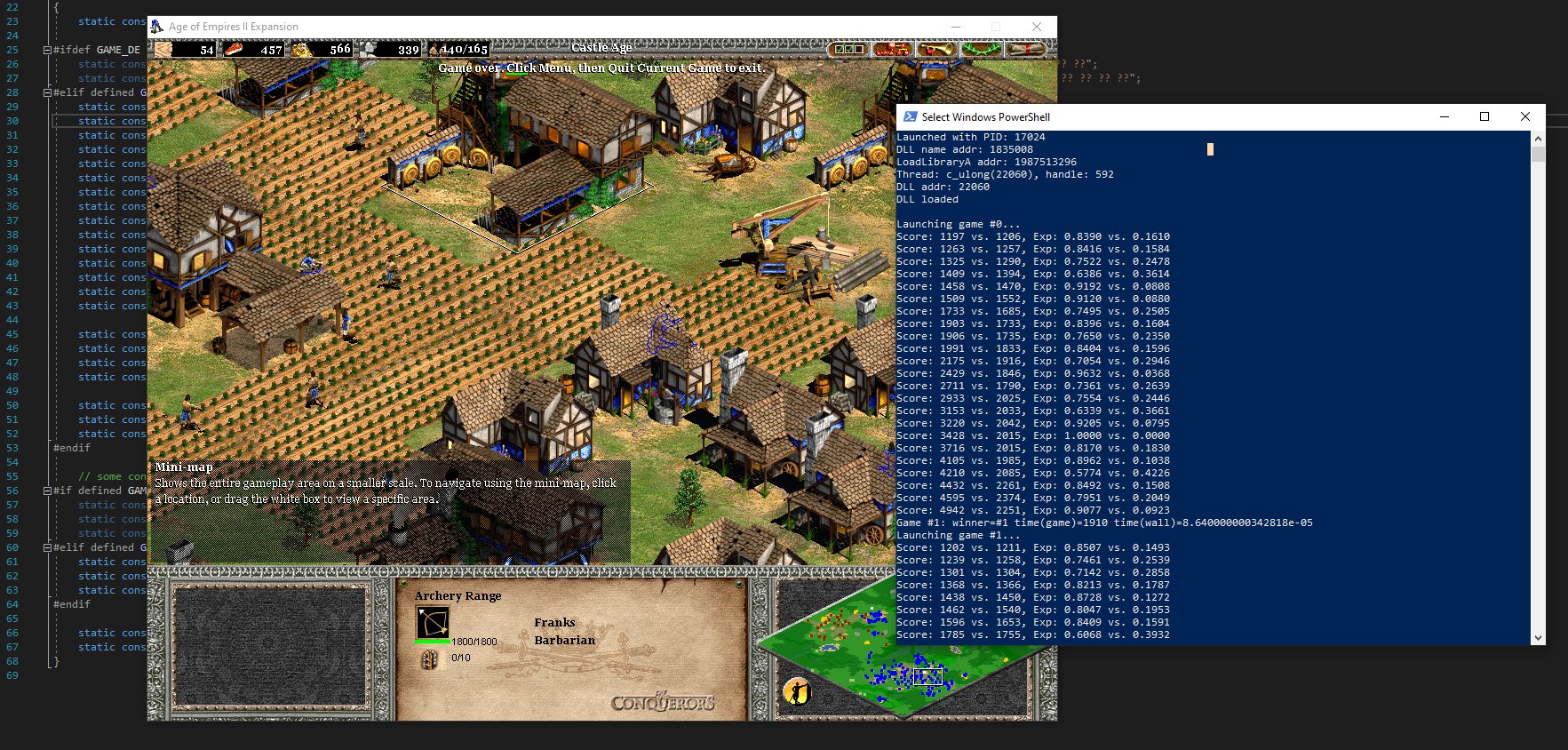The width and height of the screenshot is (1568, 750).
Task: Click the wood resource counter icon
Action: coord(163,50)
